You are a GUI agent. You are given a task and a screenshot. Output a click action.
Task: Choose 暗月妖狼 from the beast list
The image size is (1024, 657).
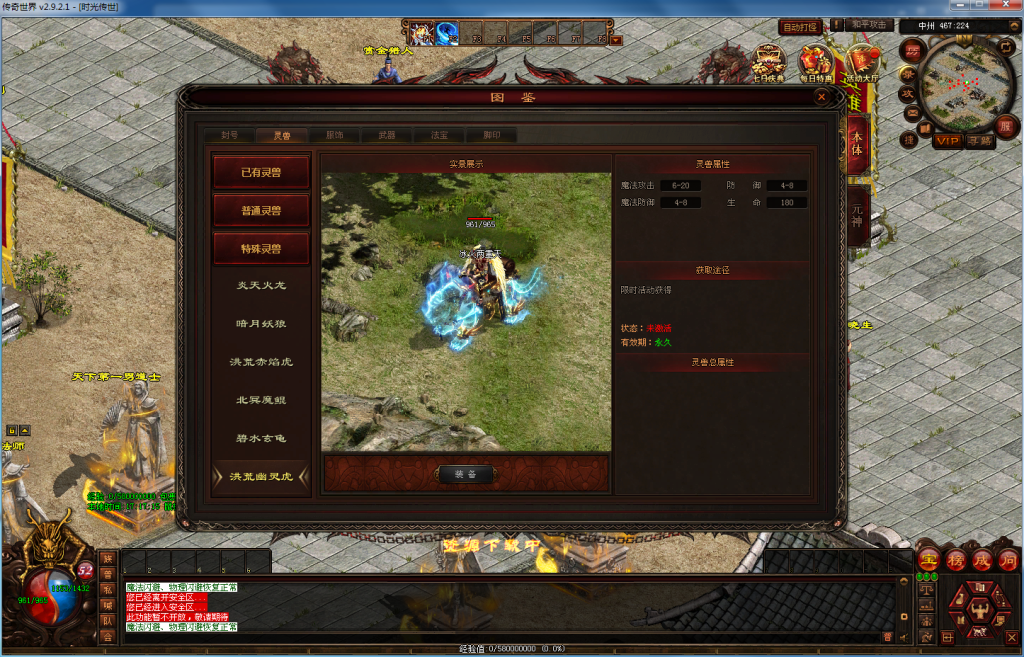click(260, 324)
